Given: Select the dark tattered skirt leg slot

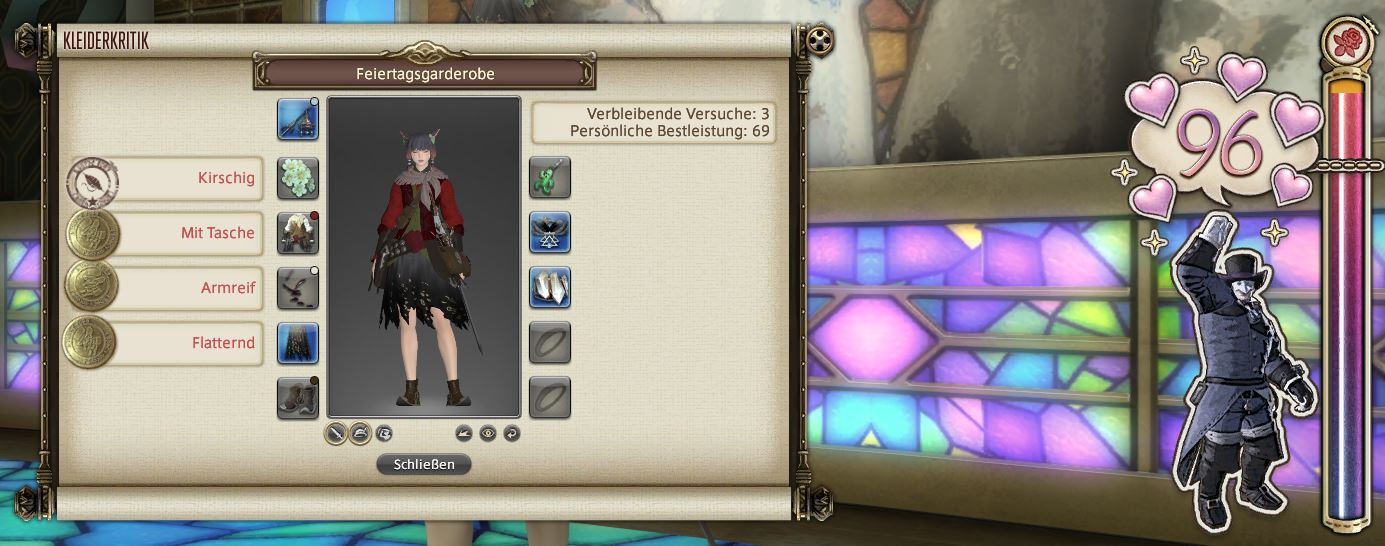Looking at the screenshot, I should pos(298,343).
